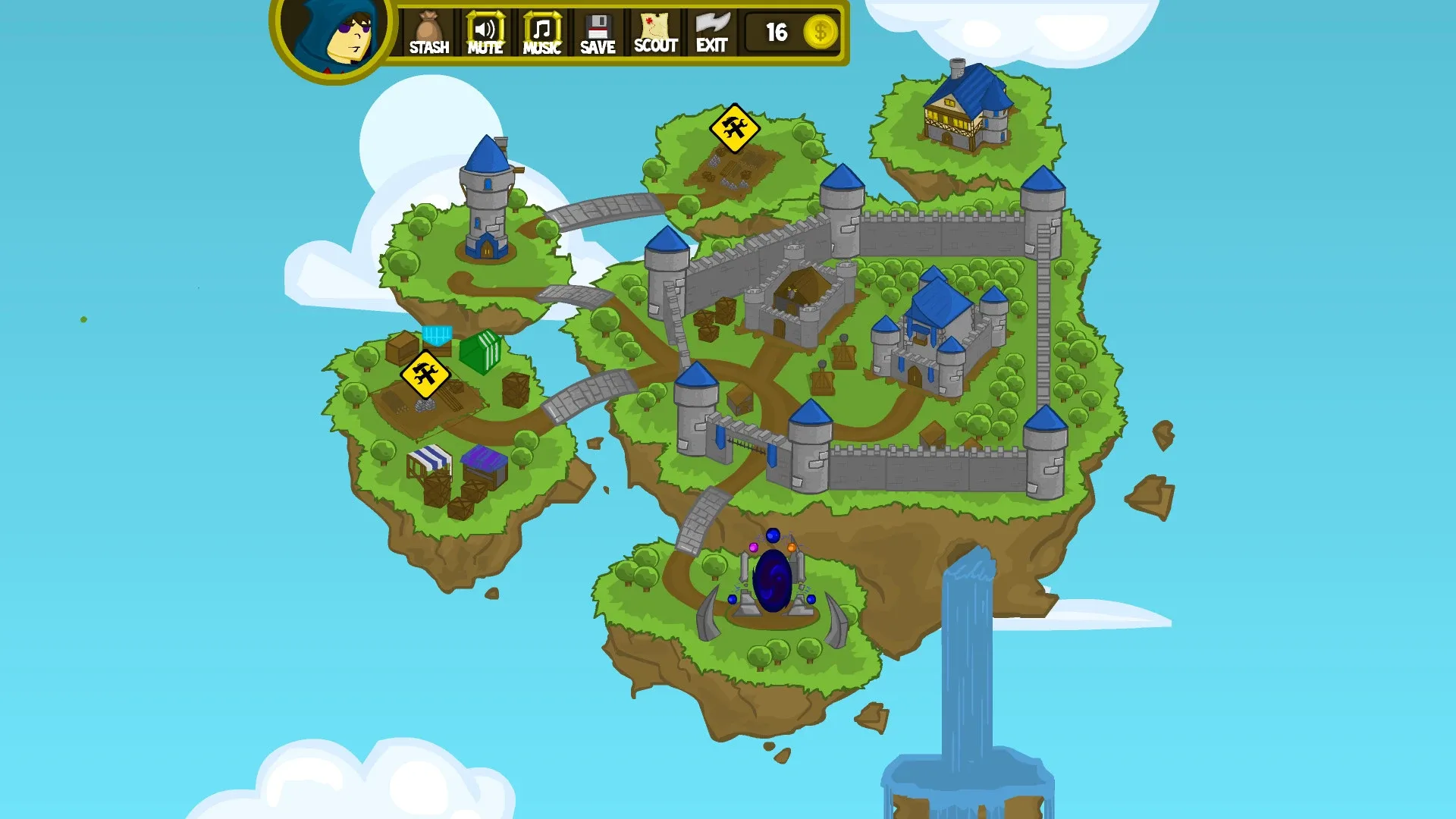
Task: Toggle the background music note icon
Action: pyautogui.click(x=541, y=27)
